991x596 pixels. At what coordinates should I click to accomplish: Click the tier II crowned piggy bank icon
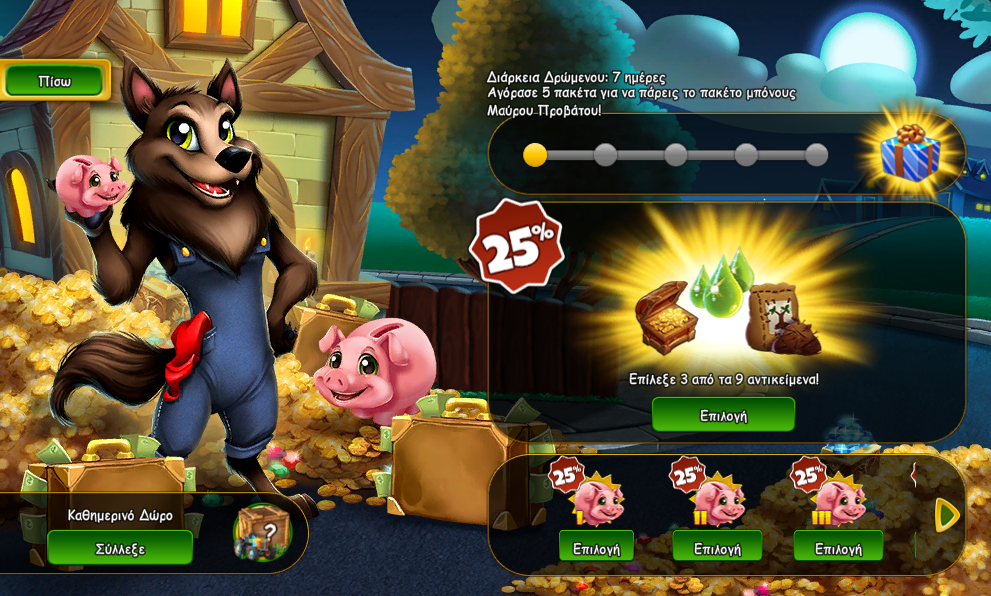point(719,499)
